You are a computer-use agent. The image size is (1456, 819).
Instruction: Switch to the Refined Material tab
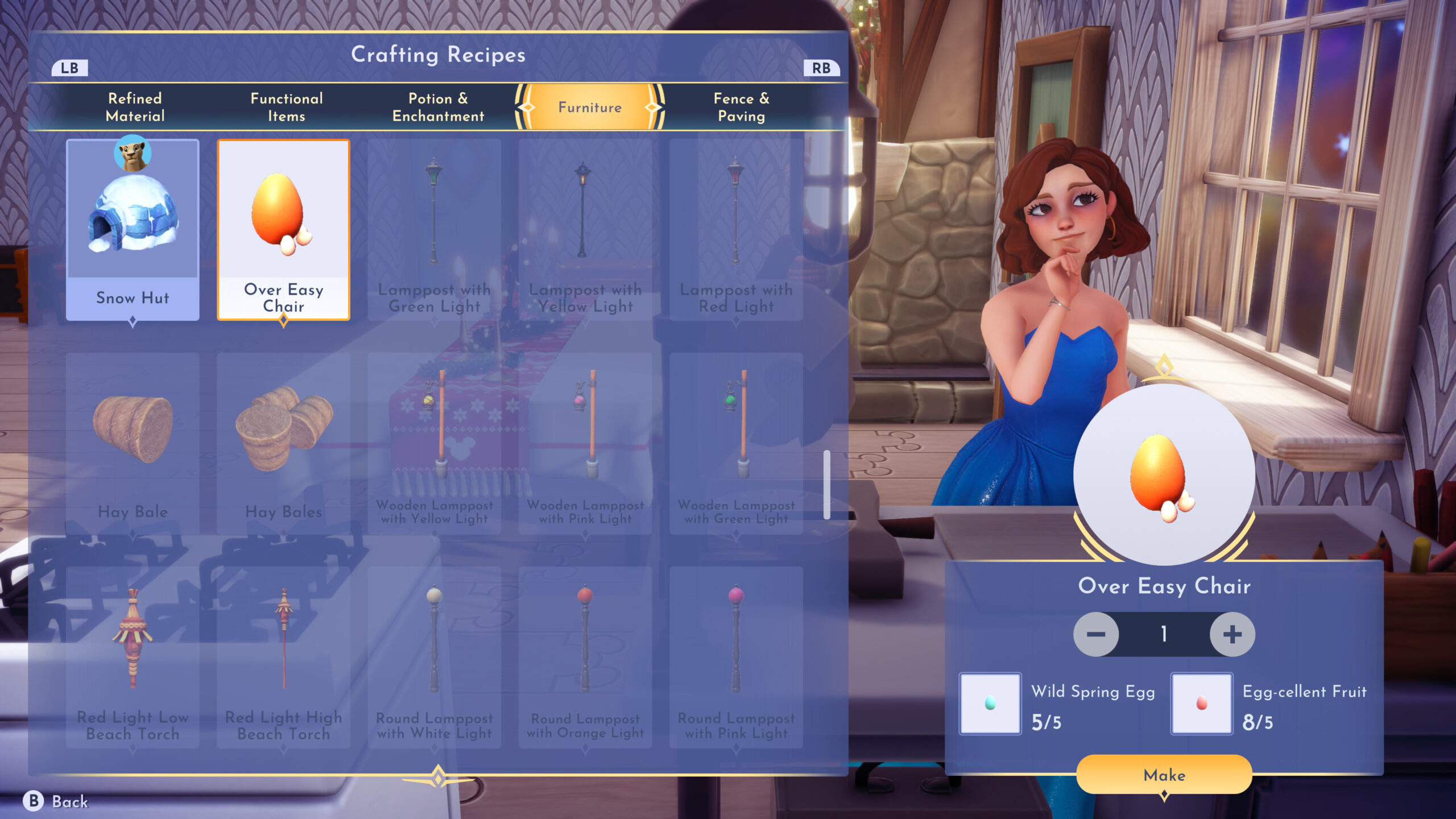click(135, 107)
